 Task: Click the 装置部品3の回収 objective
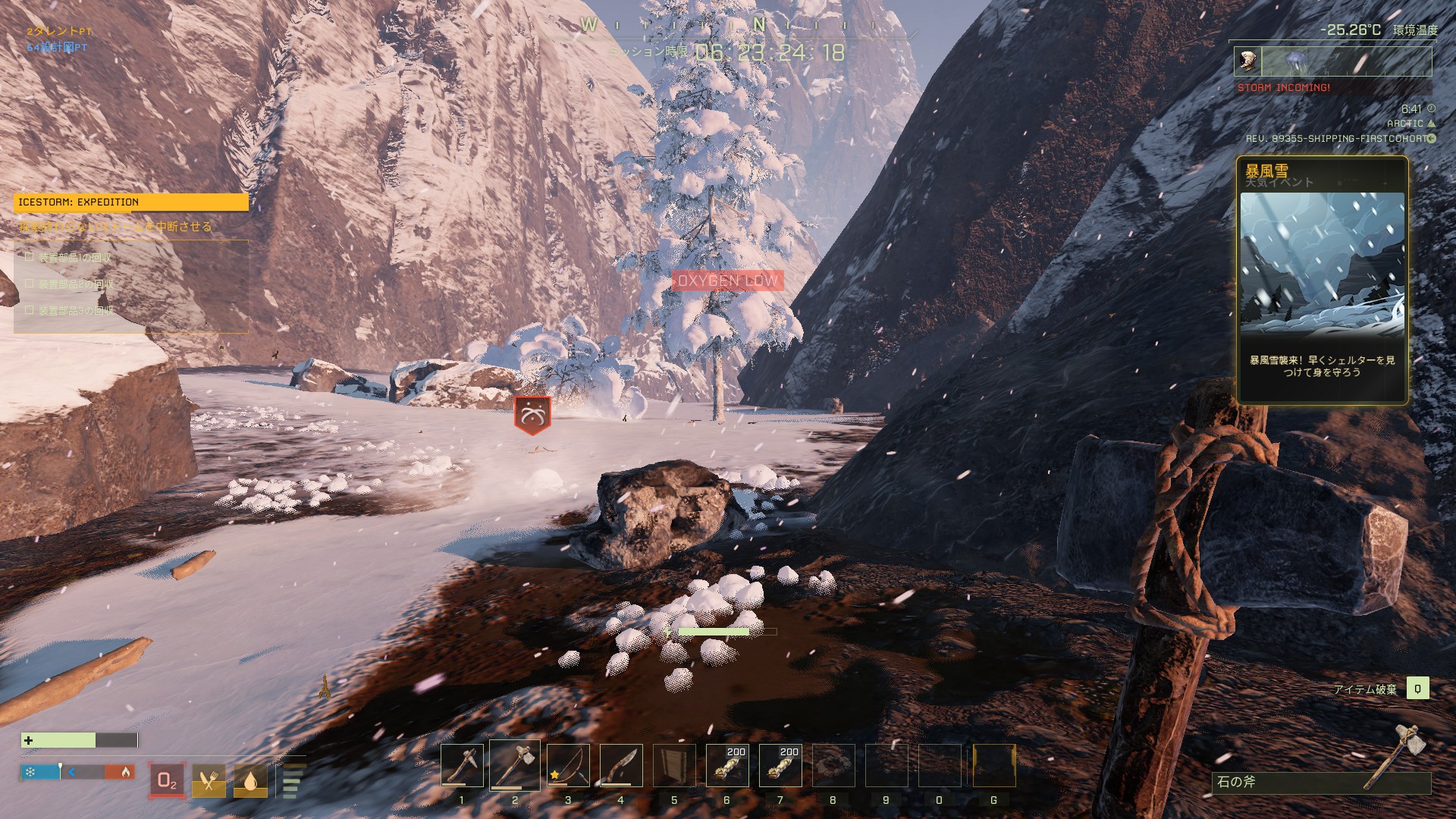click(x=74, y=311)
